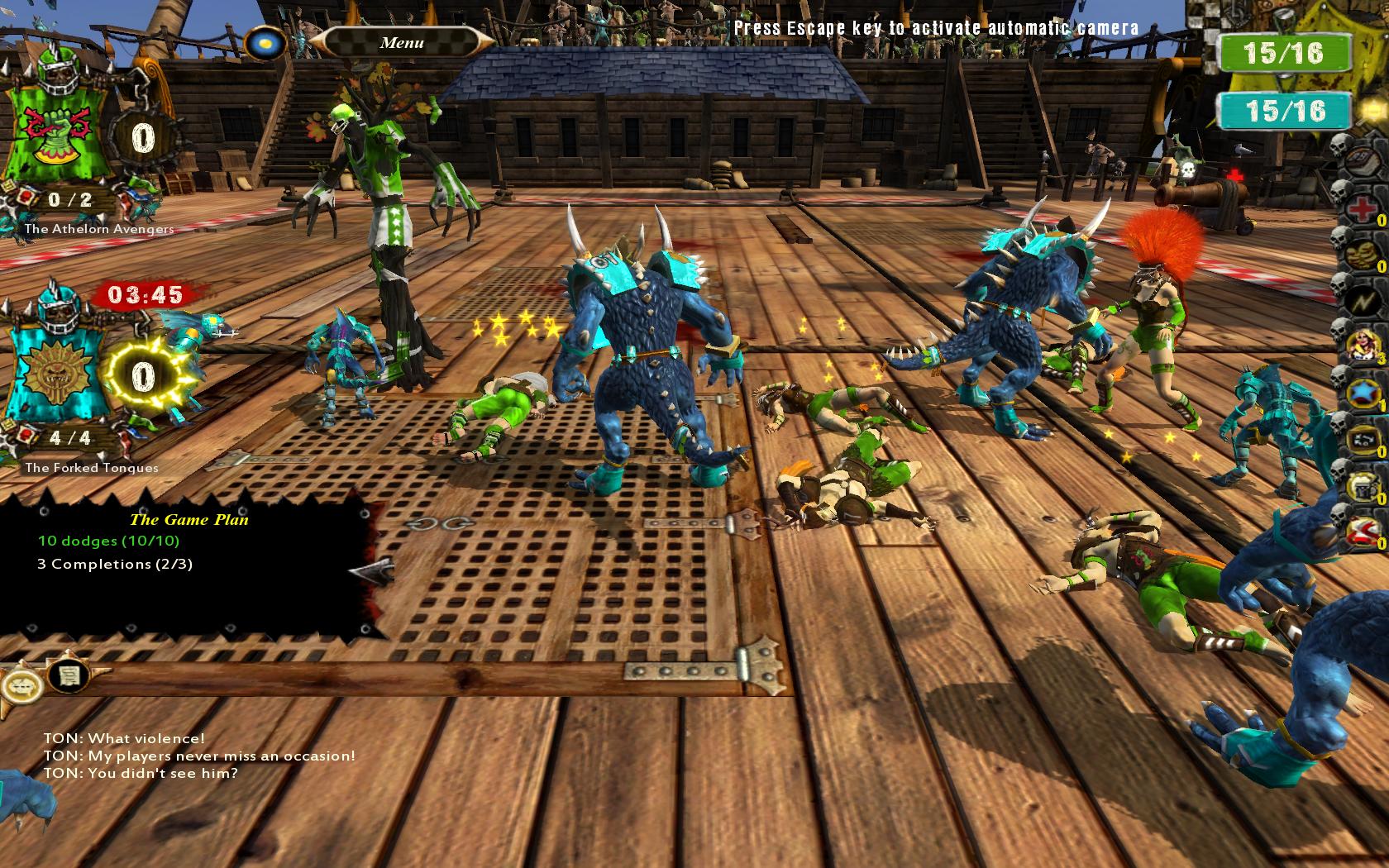Click the blue star player icon
The height and width of the screenshot is (868, 1389).
tap(1362, 393)
